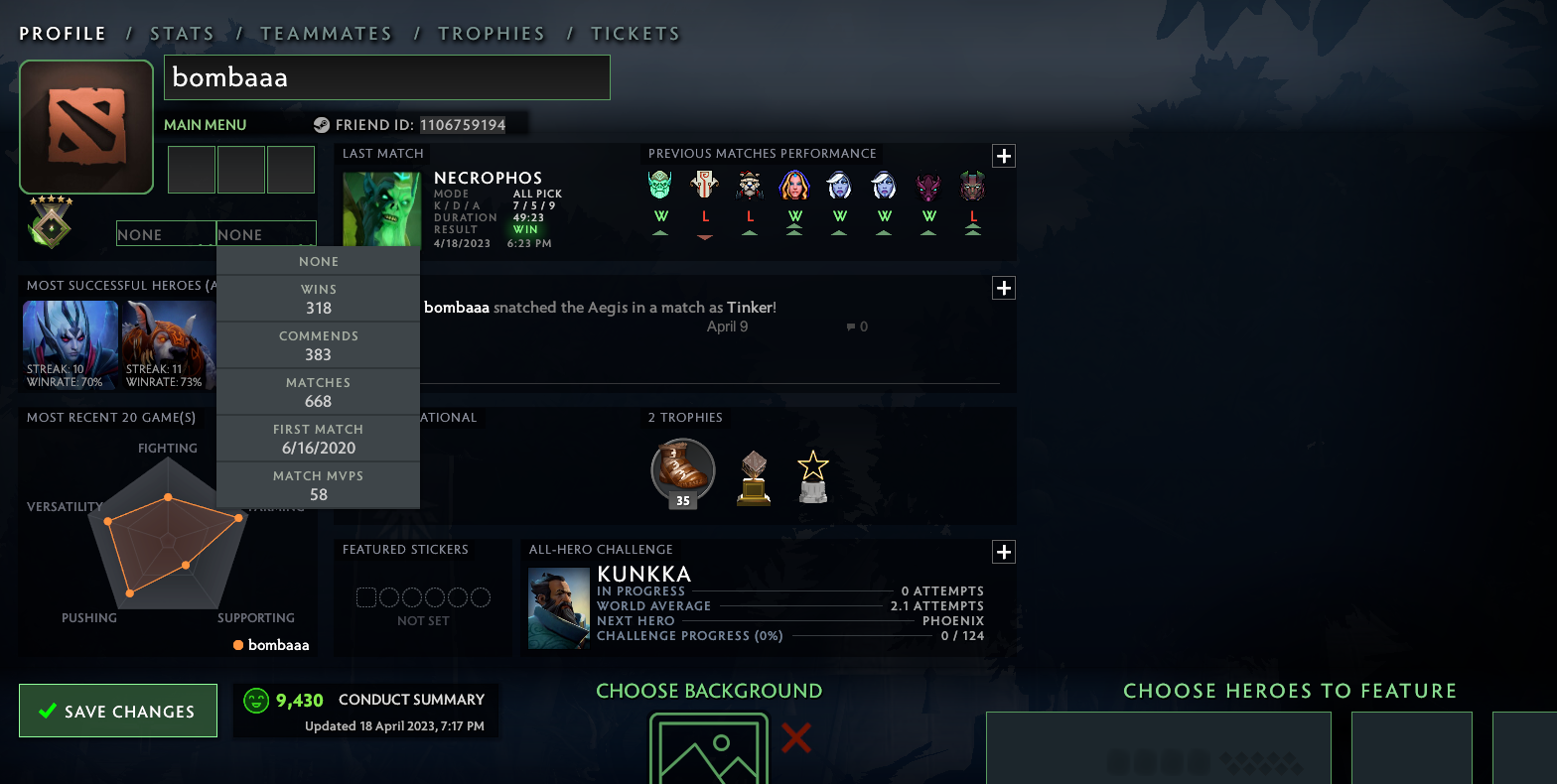Expand Previous Matches Performance via plus button
Image resolution: width=1557 pixels, height=784 pixels.
coord(1003,156)
